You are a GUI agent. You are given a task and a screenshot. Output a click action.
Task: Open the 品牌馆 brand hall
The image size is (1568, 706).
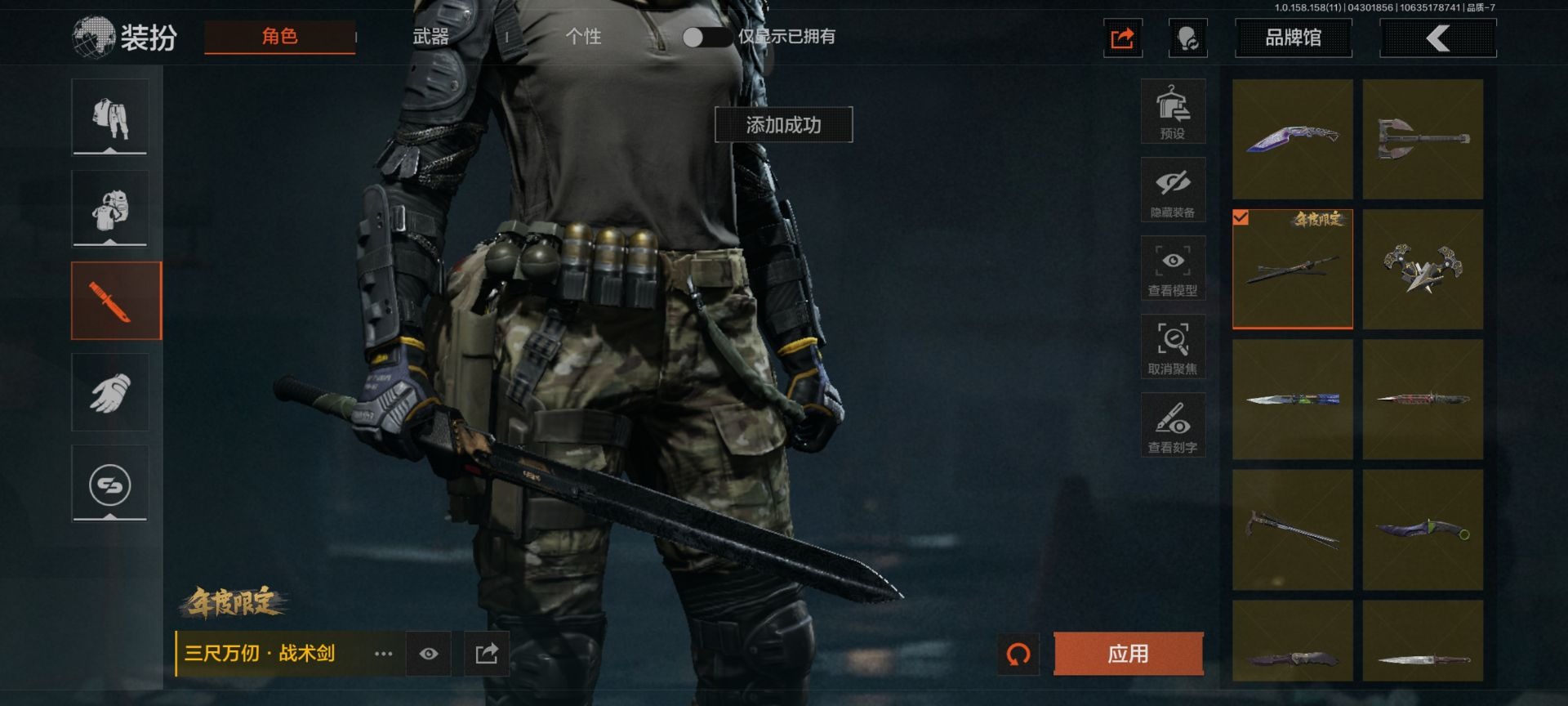point(1293,38)
